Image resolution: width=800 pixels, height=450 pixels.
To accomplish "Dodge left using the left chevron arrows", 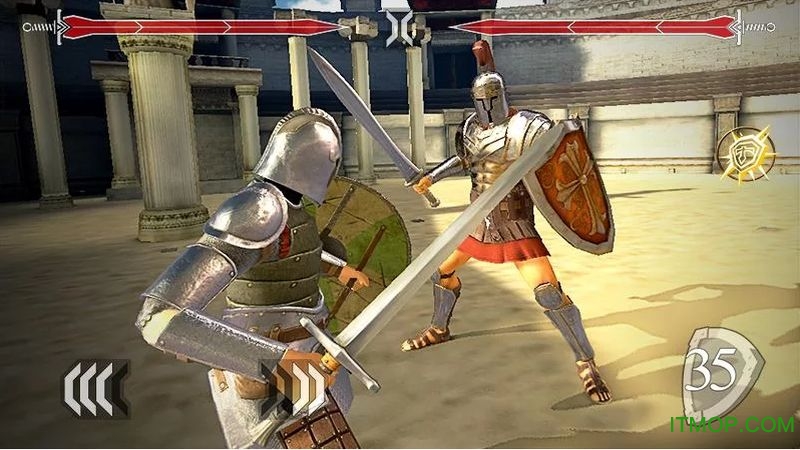I will (95, 389).
